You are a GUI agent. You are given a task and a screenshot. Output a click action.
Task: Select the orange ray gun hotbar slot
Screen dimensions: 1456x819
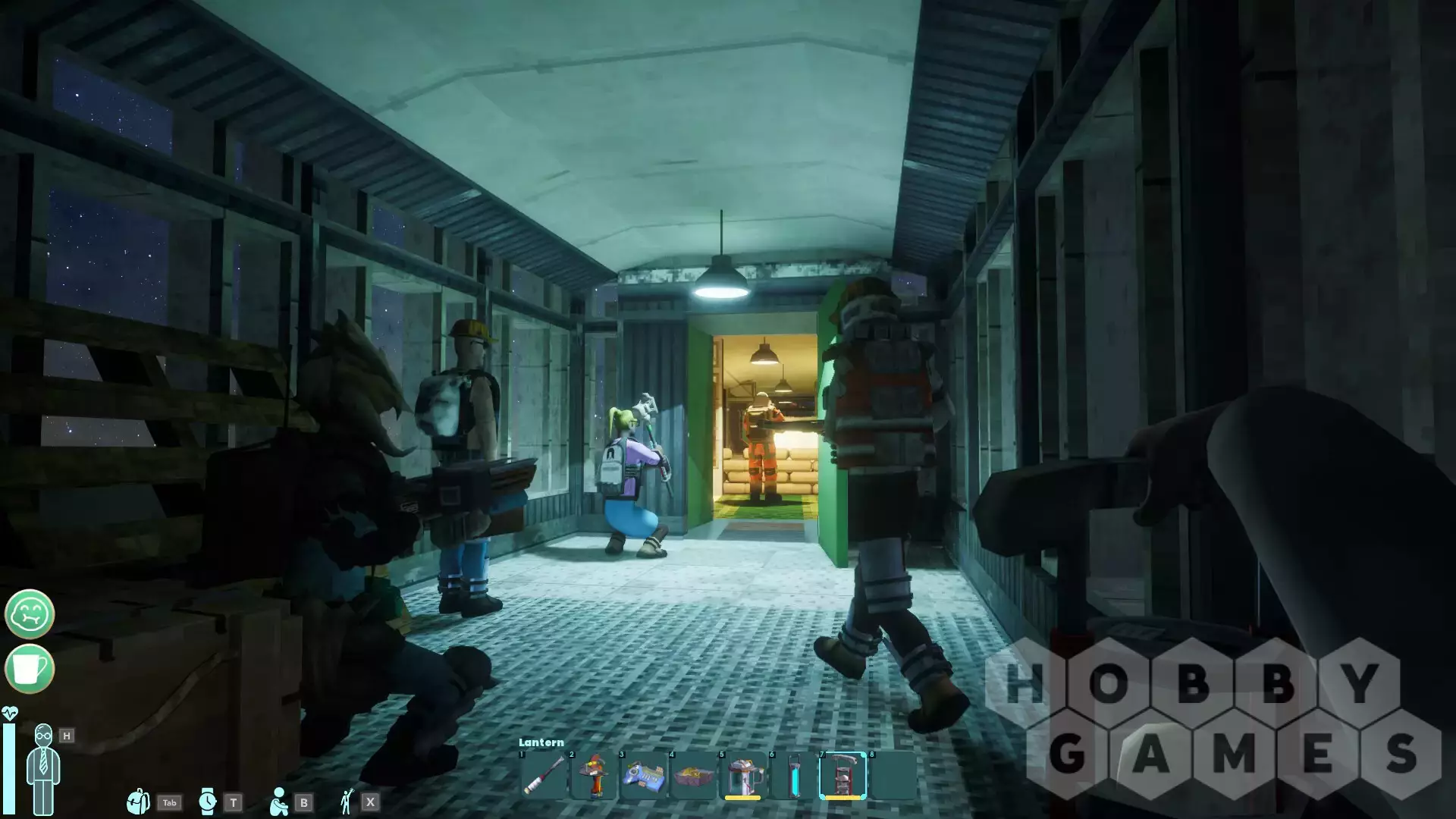point(593,775)
